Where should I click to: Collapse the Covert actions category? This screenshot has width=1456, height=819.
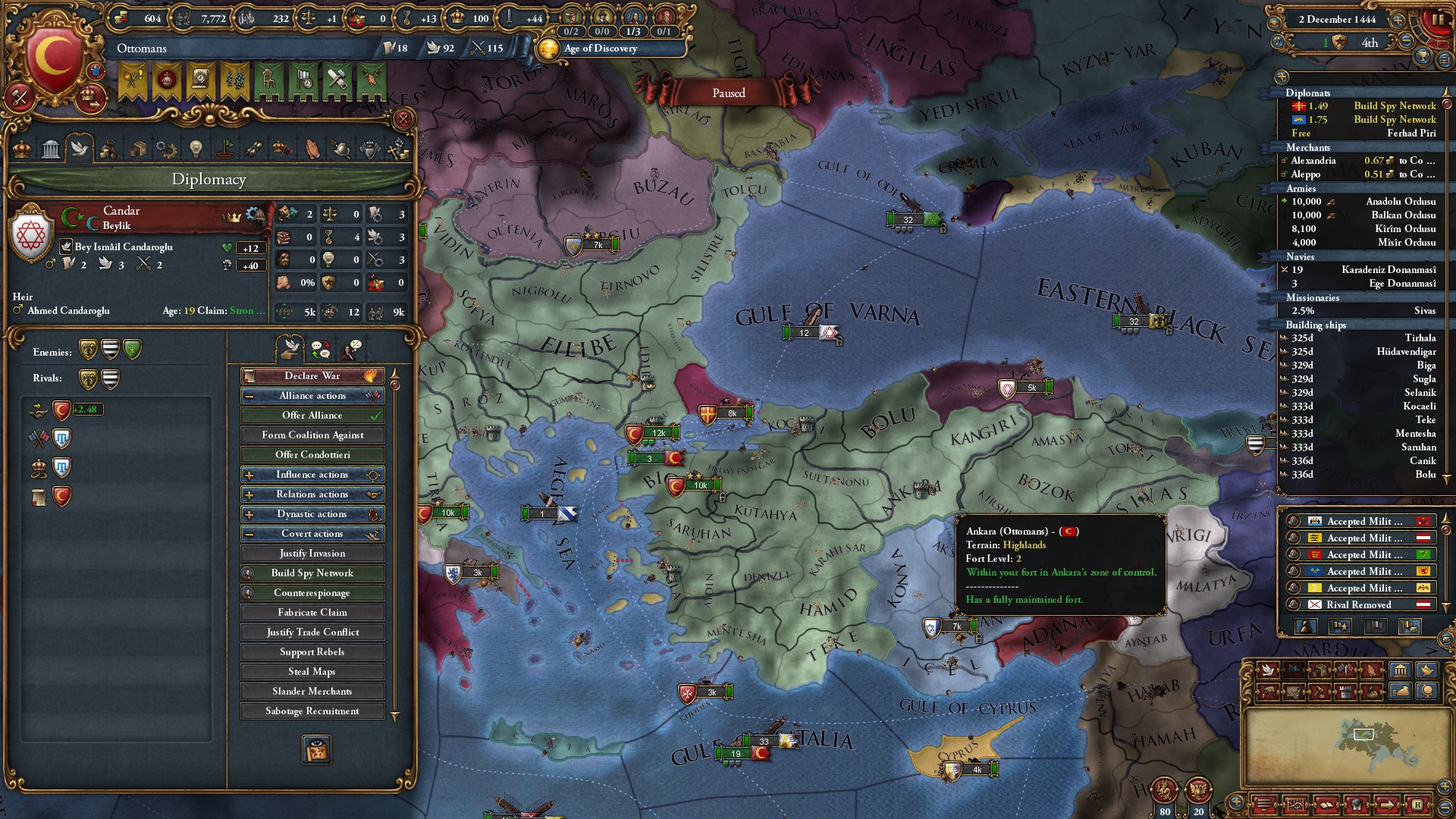coord(312,534)
